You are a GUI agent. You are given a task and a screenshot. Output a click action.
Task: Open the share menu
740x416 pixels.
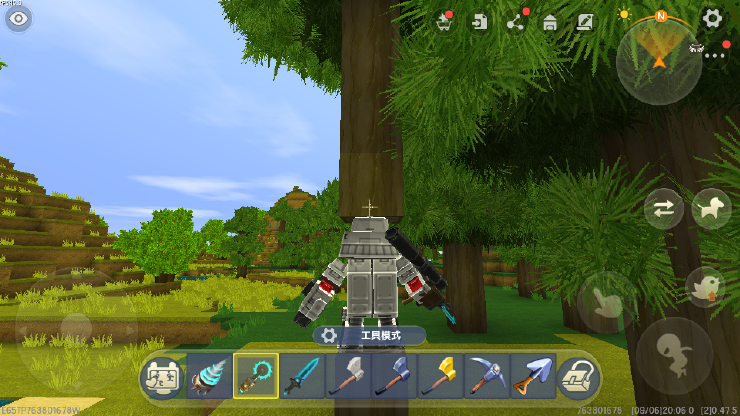pos(515,22)
